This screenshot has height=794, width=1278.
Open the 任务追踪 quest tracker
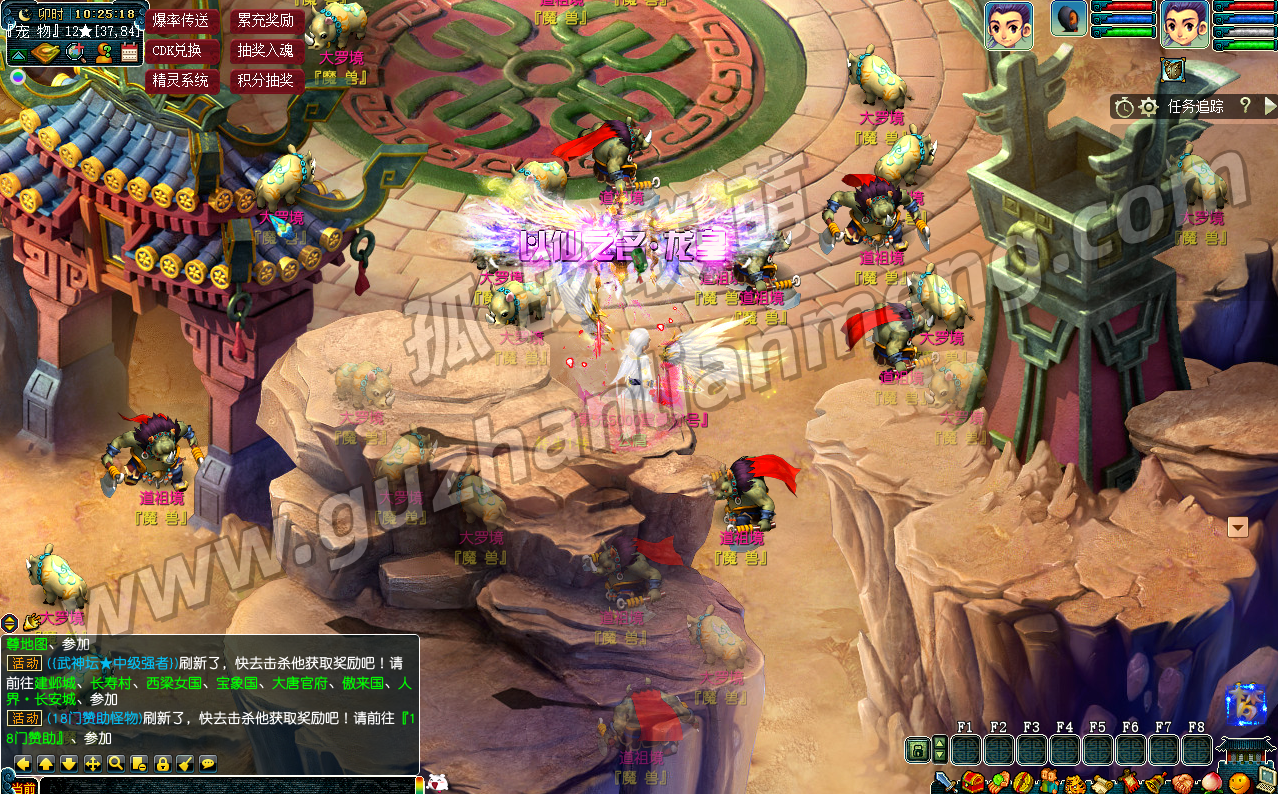(x=1195, y=106)
